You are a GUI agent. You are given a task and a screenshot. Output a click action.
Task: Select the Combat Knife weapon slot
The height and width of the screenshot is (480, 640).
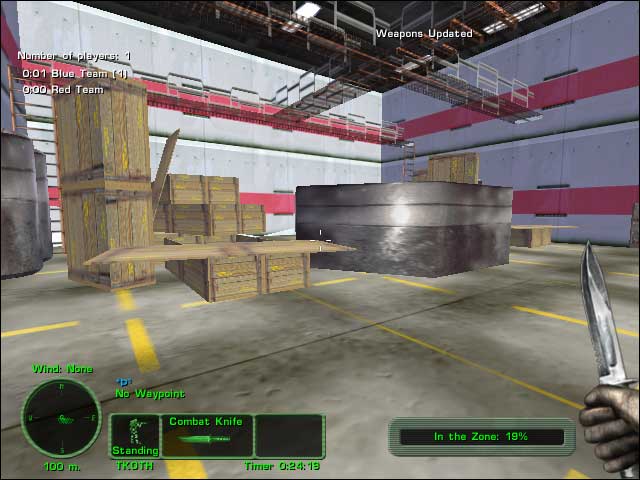[x=206, y=436]
